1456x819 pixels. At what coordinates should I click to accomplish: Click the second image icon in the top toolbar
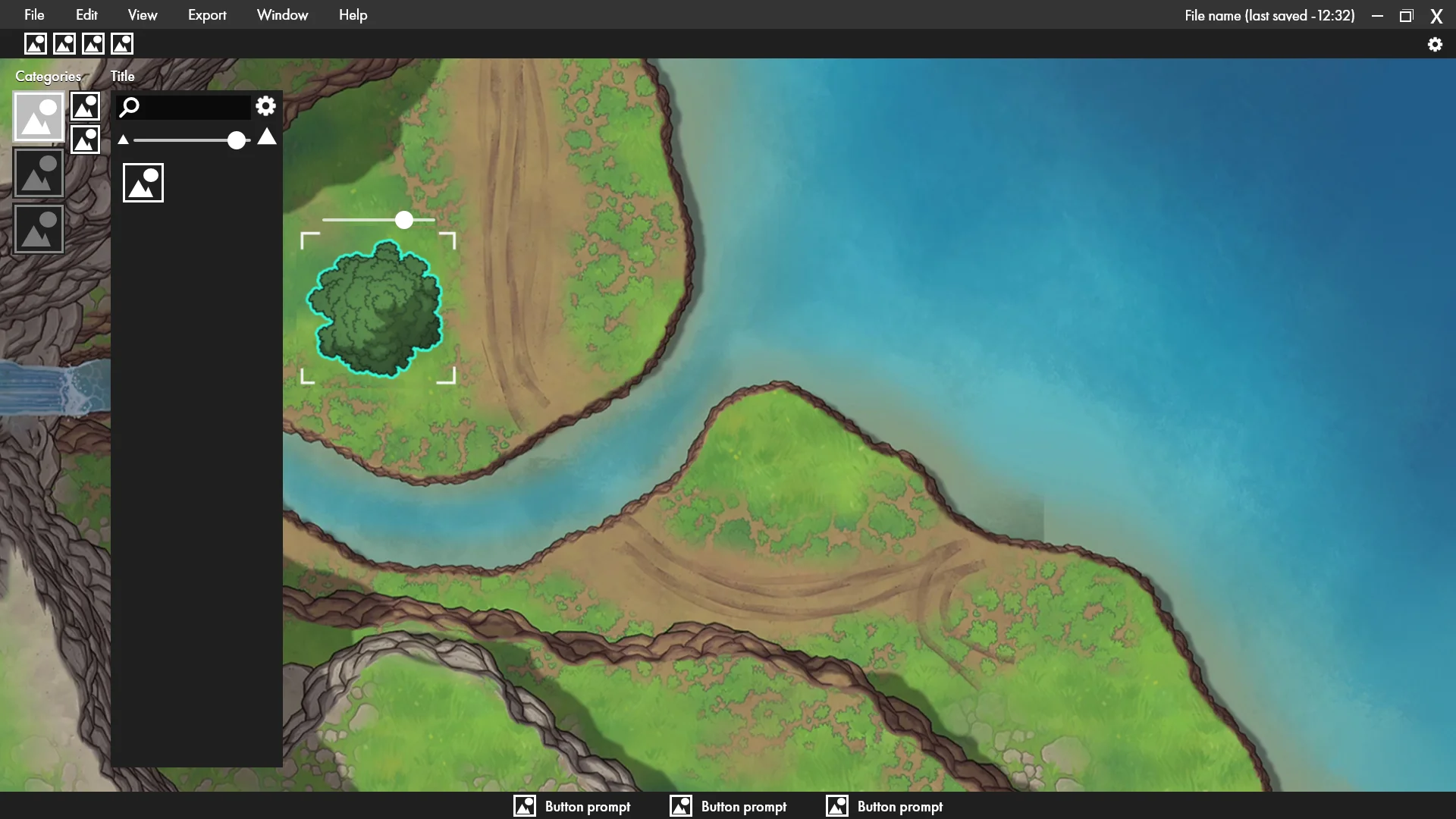(x=64, y=43)
